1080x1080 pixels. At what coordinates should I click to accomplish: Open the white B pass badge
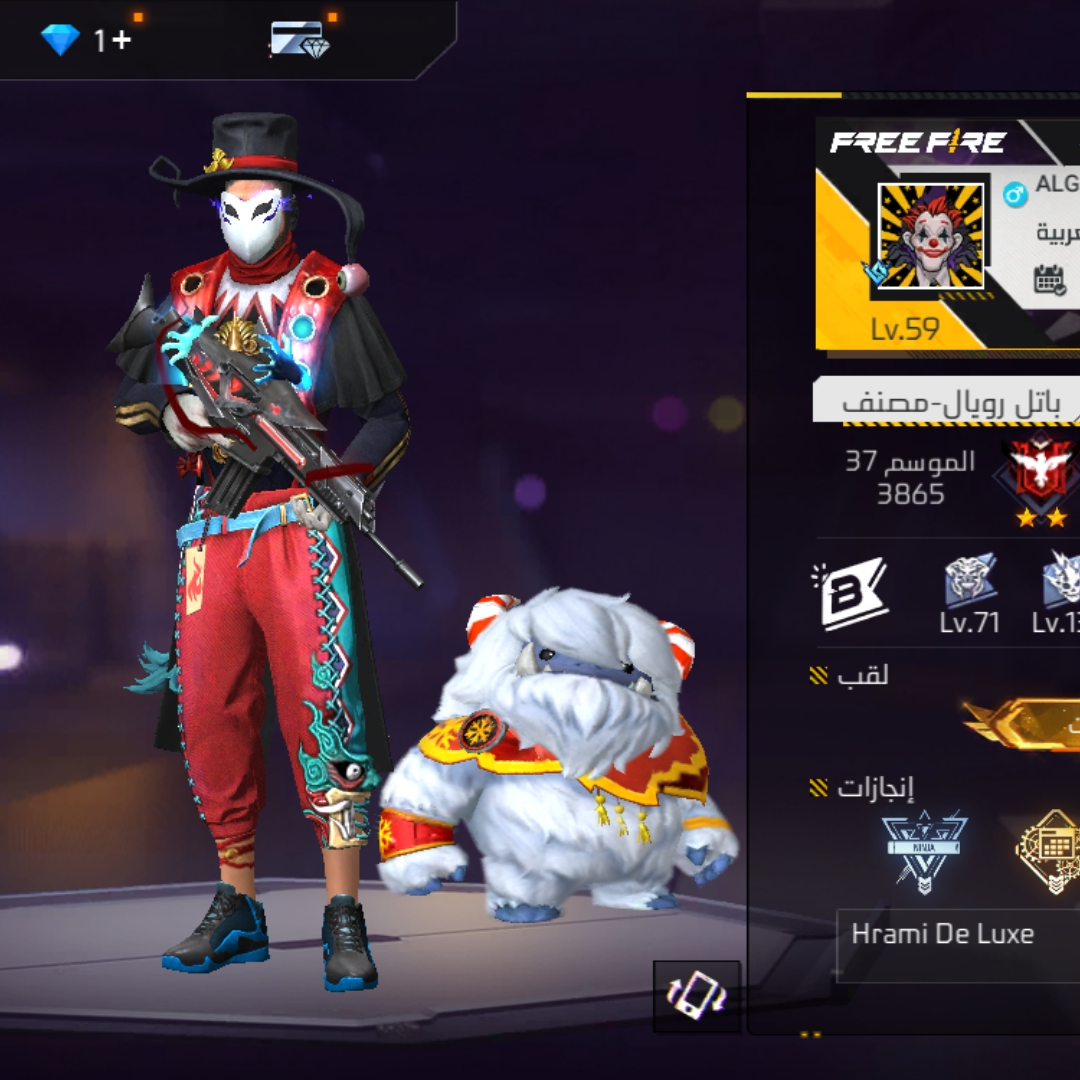click(x=850, y=593)
